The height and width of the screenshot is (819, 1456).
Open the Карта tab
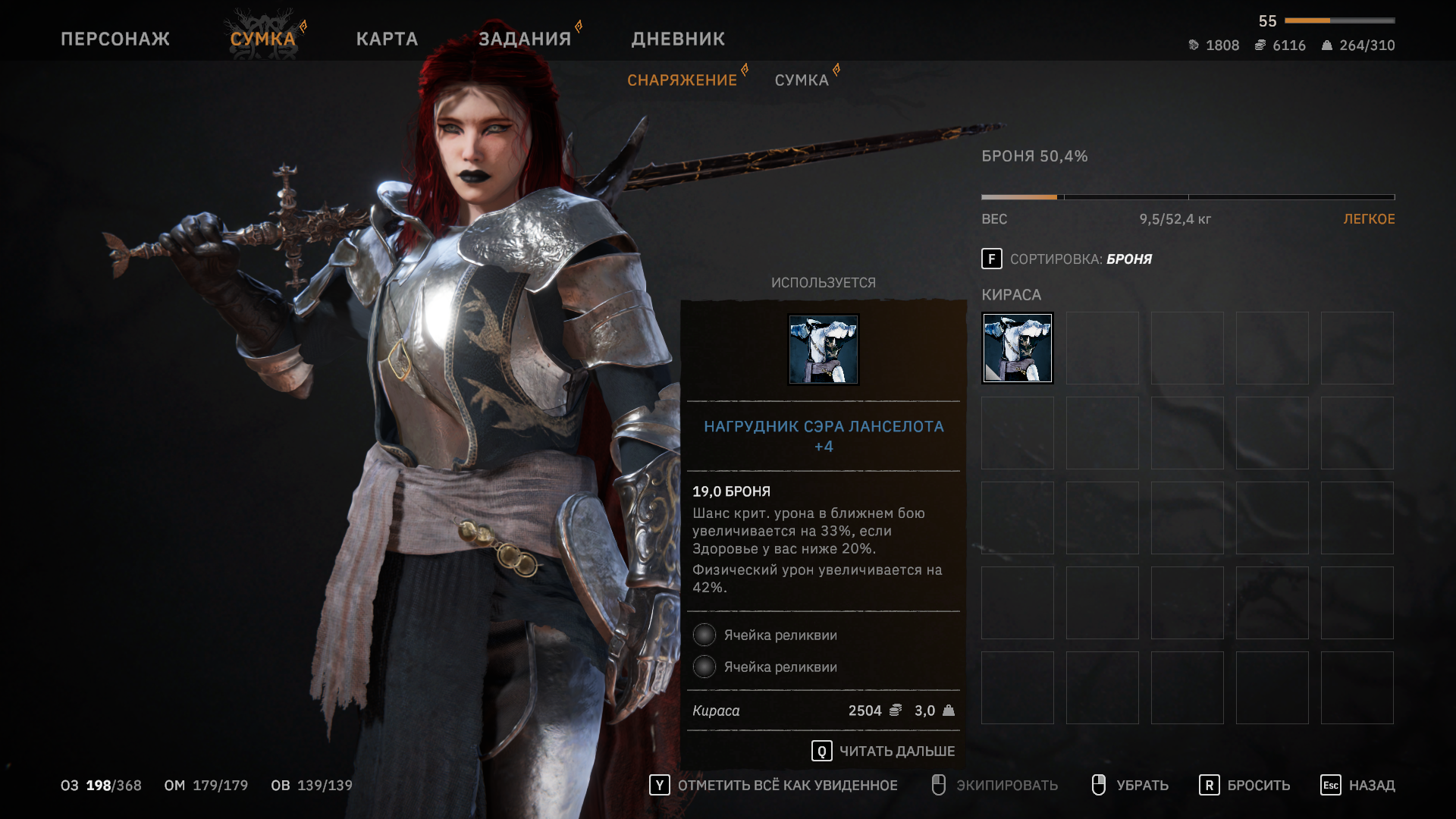coord(387,39)
